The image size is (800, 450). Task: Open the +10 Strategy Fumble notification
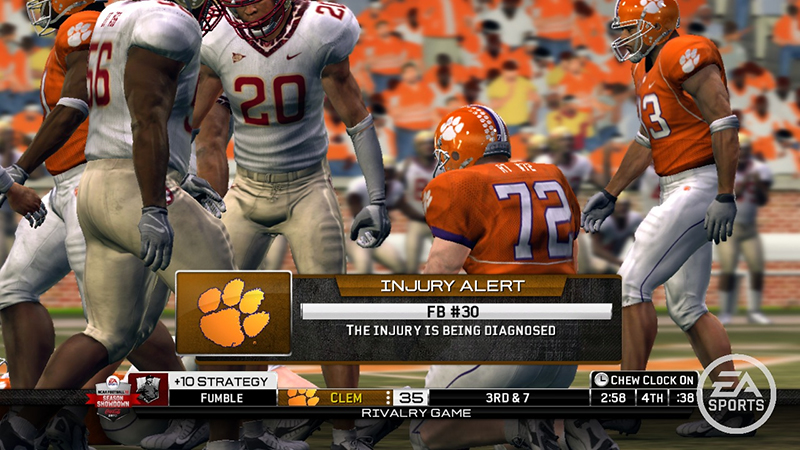[x=221, y=389]
